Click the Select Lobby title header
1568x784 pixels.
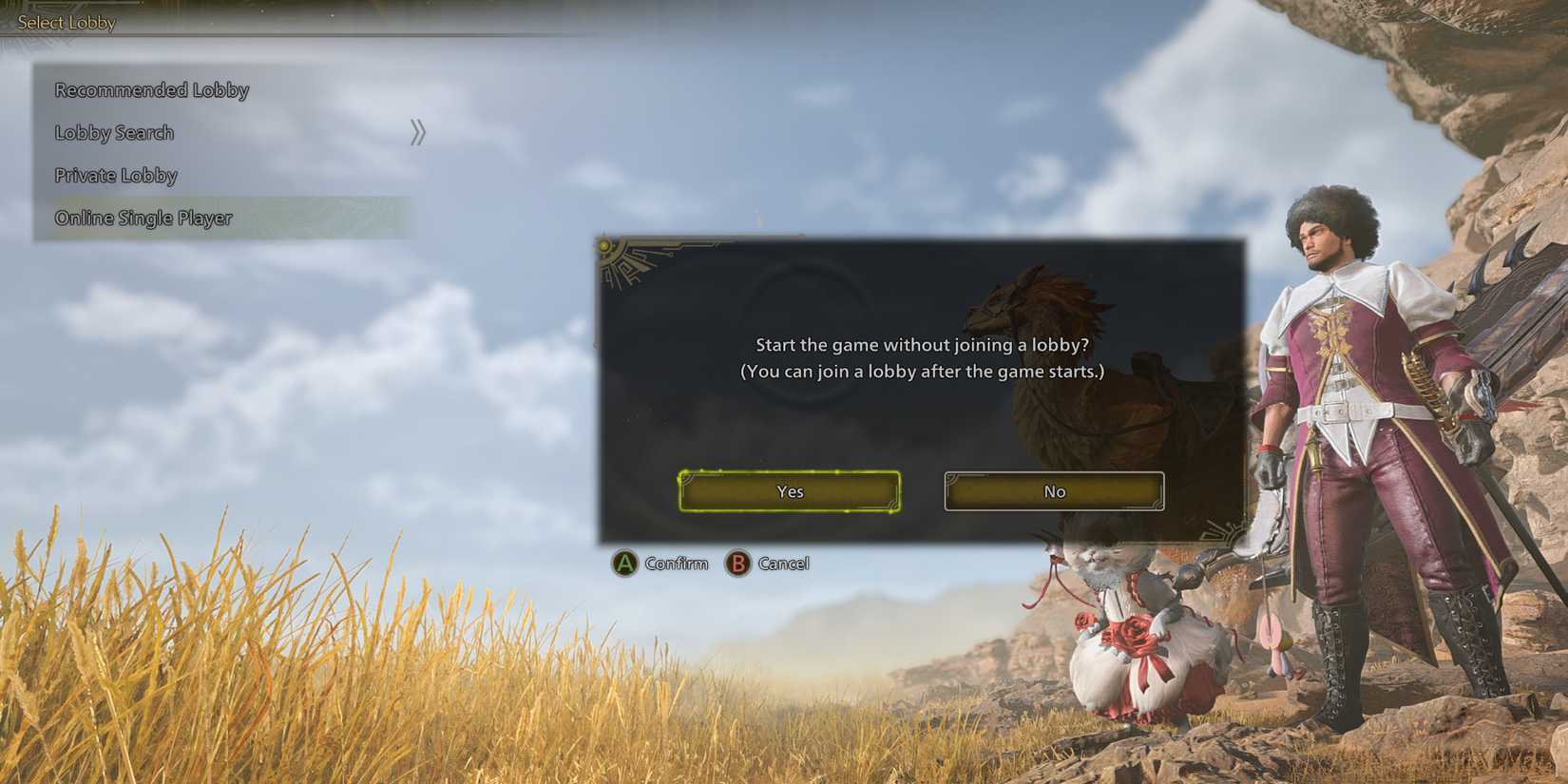pos(66,22)
